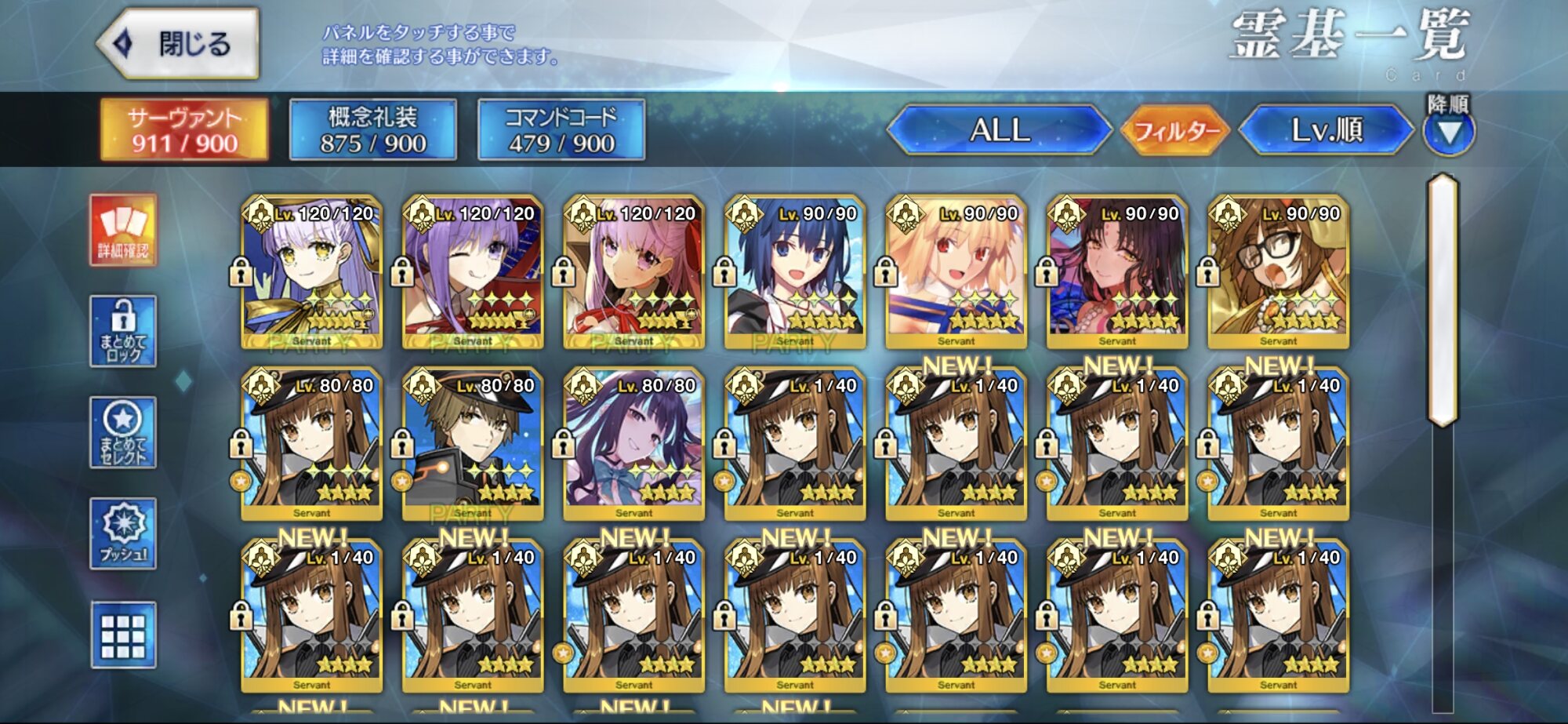The image size is (1568, 724).
Task: Activate まとめてセレクト bulk select
Action: pyautogui.click(x=123, y=432)
